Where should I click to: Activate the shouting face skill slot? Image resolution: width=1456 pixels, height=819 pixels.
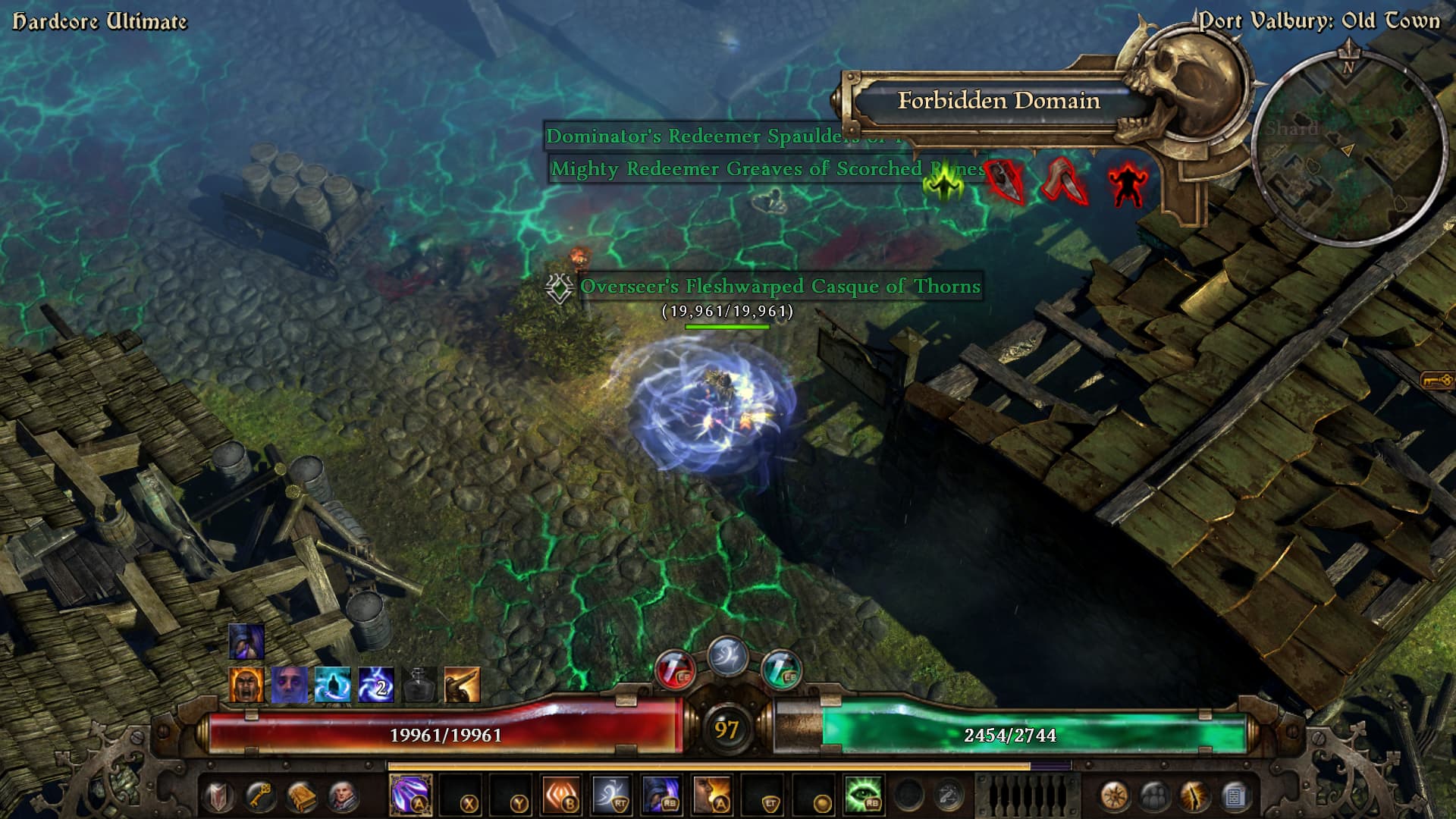tap(711, 795)
